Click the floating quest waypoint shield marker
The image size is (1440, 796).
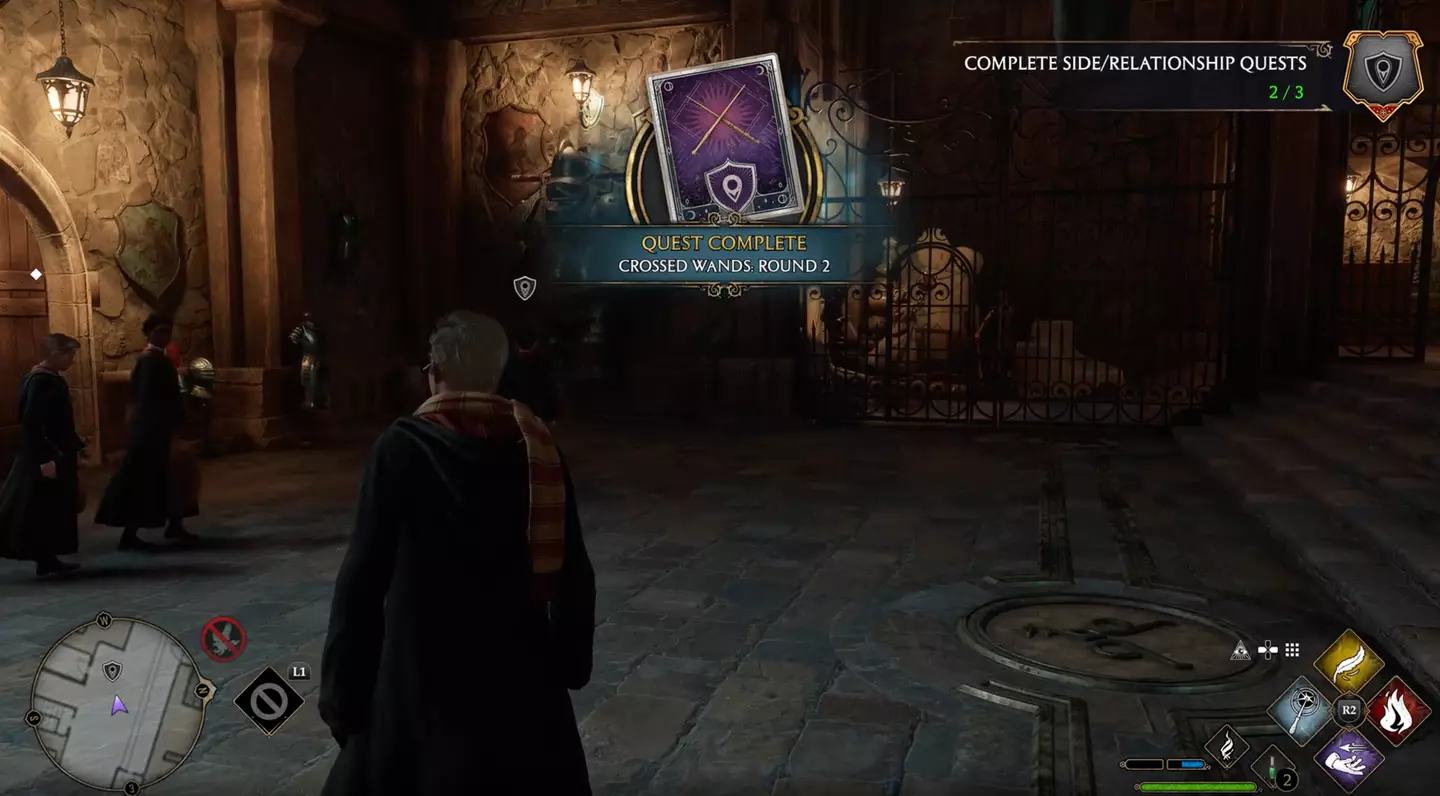pos(524,288)
